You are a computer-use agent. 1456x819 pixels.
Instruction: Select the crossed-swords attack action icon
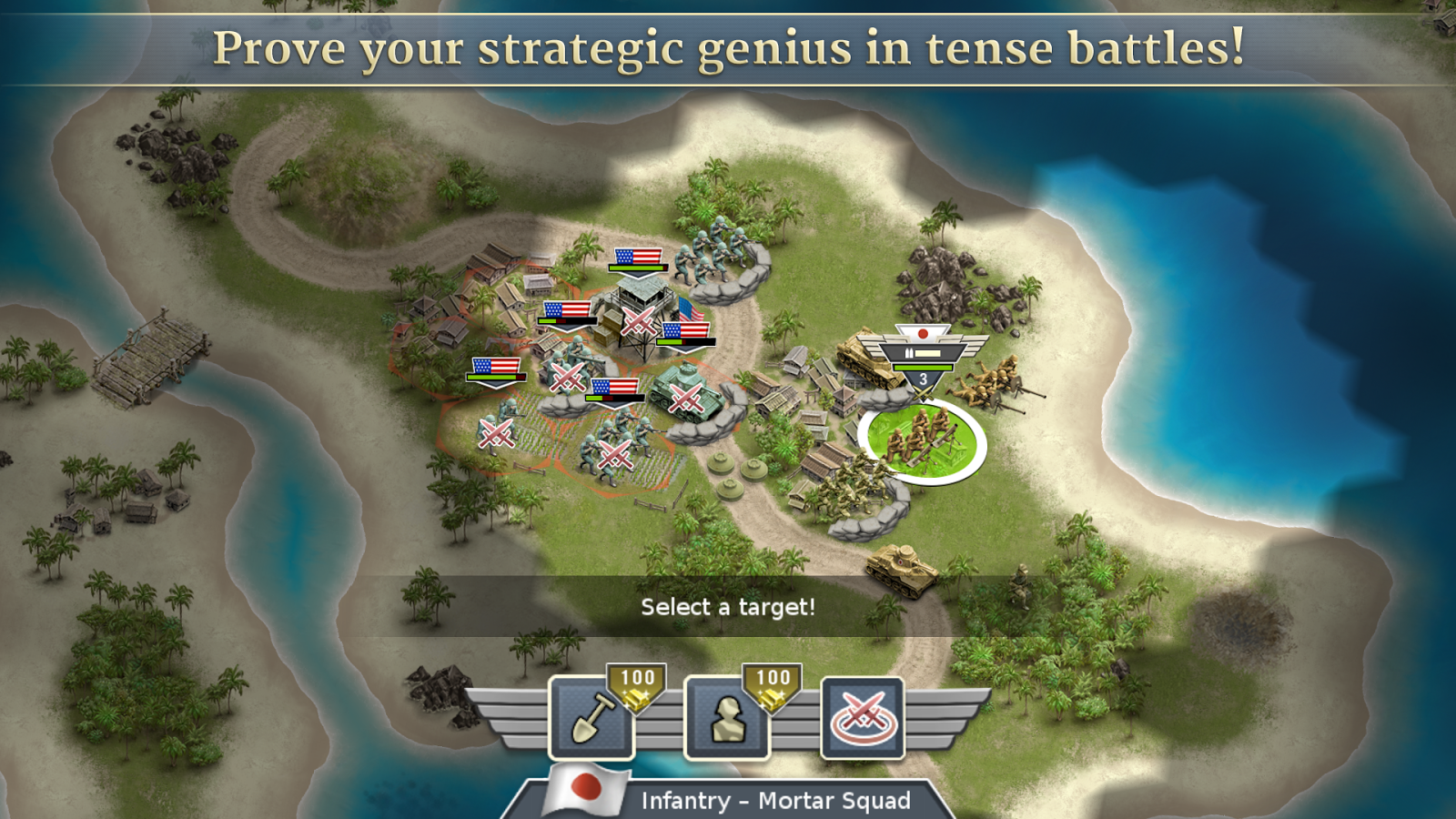[863, 719]
